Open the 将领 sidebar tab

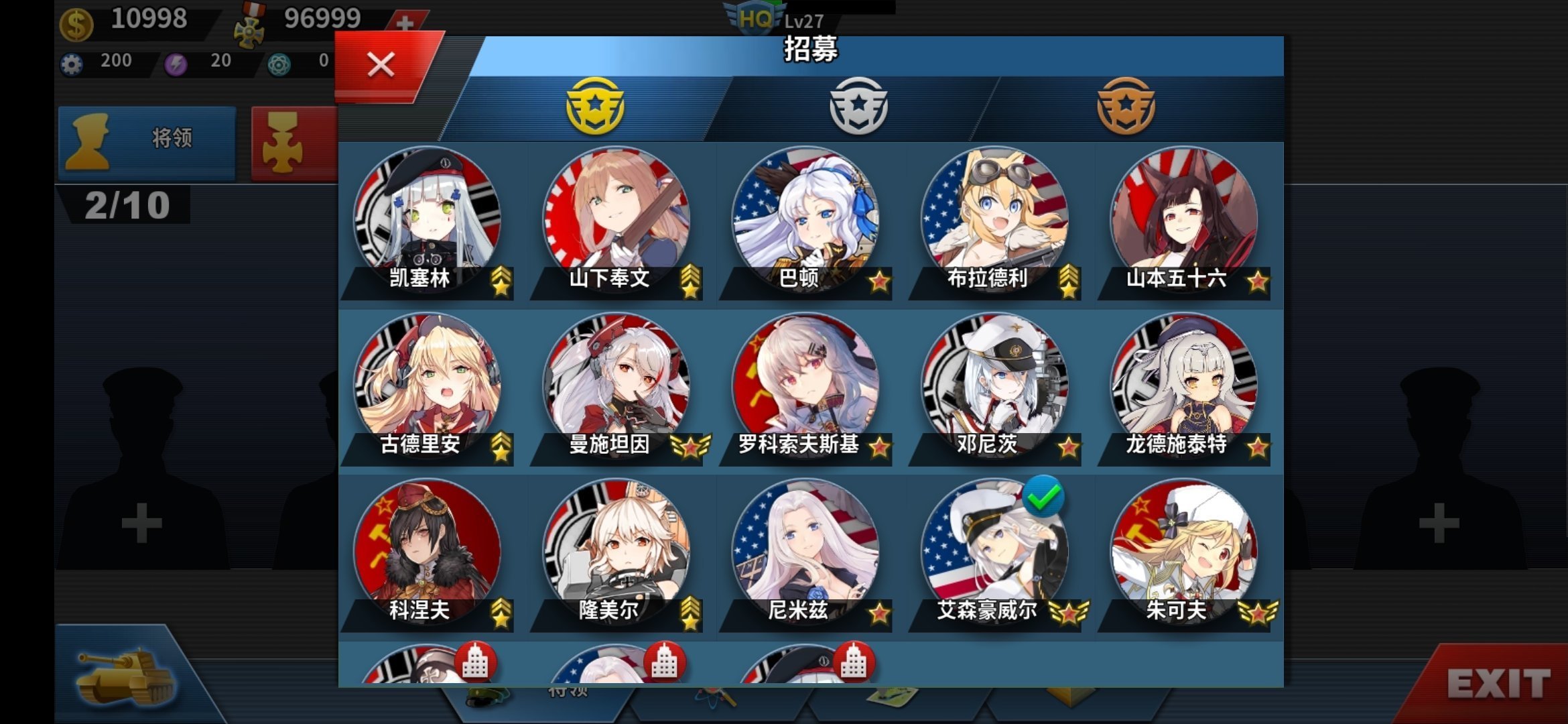coord(147,139)
